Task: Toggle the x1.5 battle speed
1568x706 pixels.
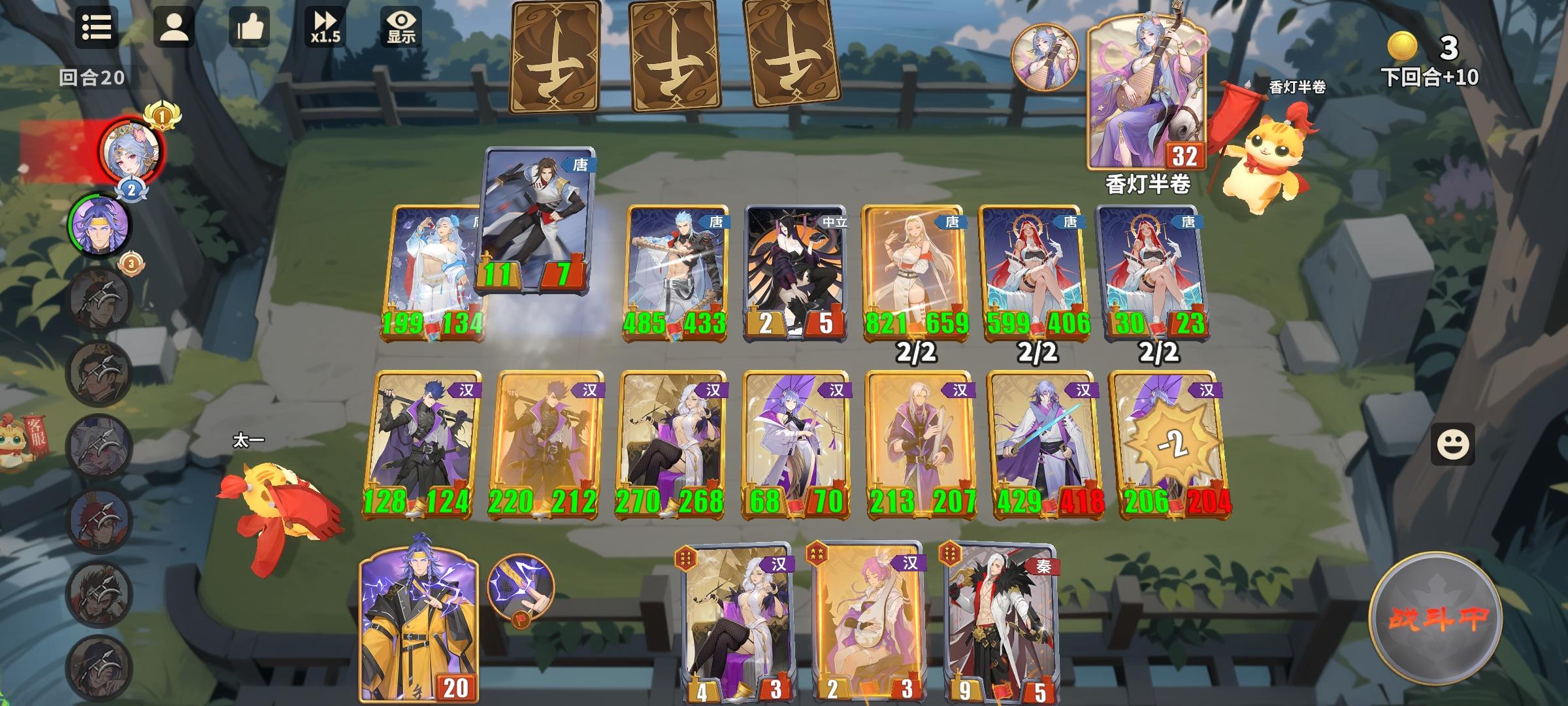Action: point(325,29)
